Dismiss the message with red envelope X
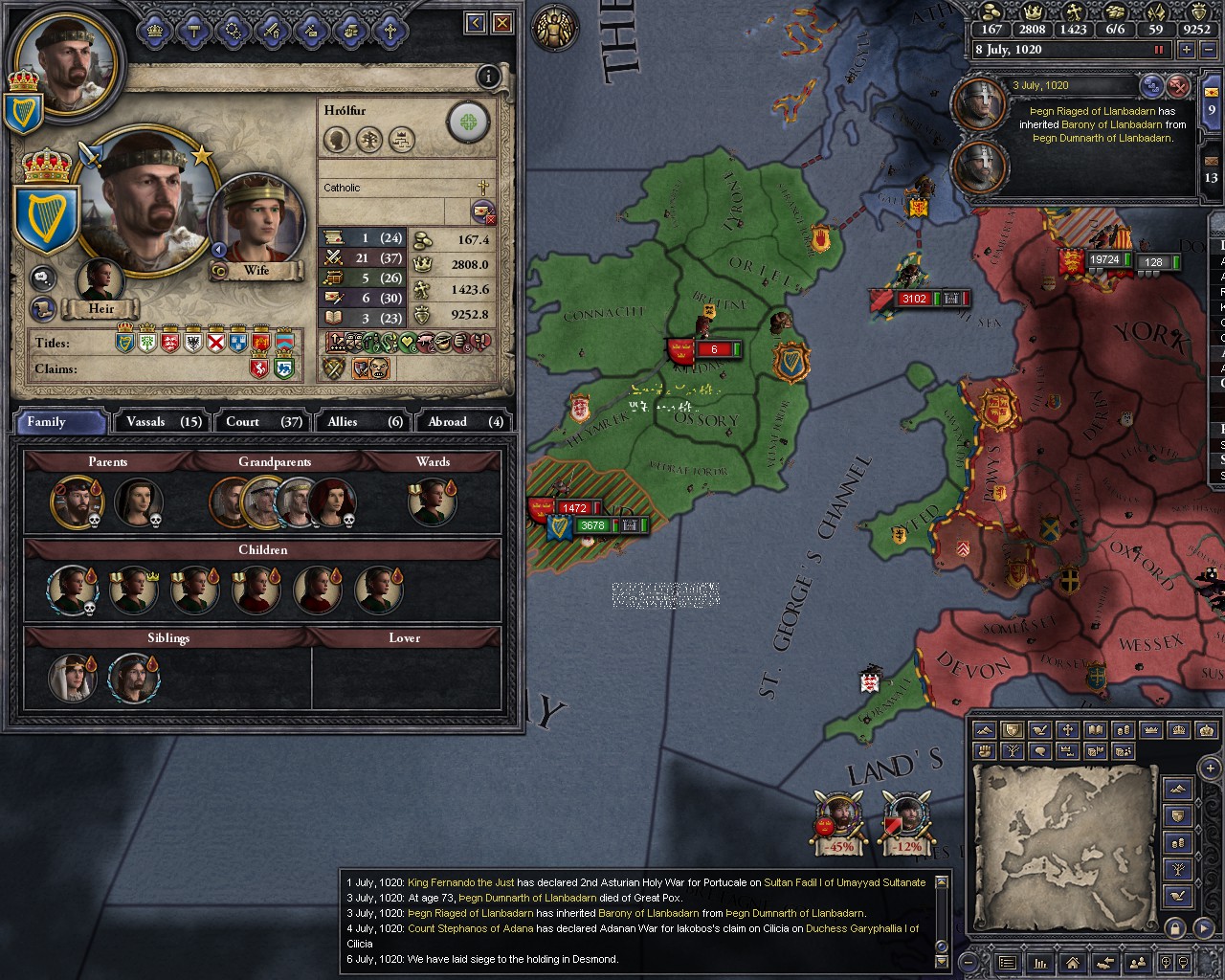 1179,86
